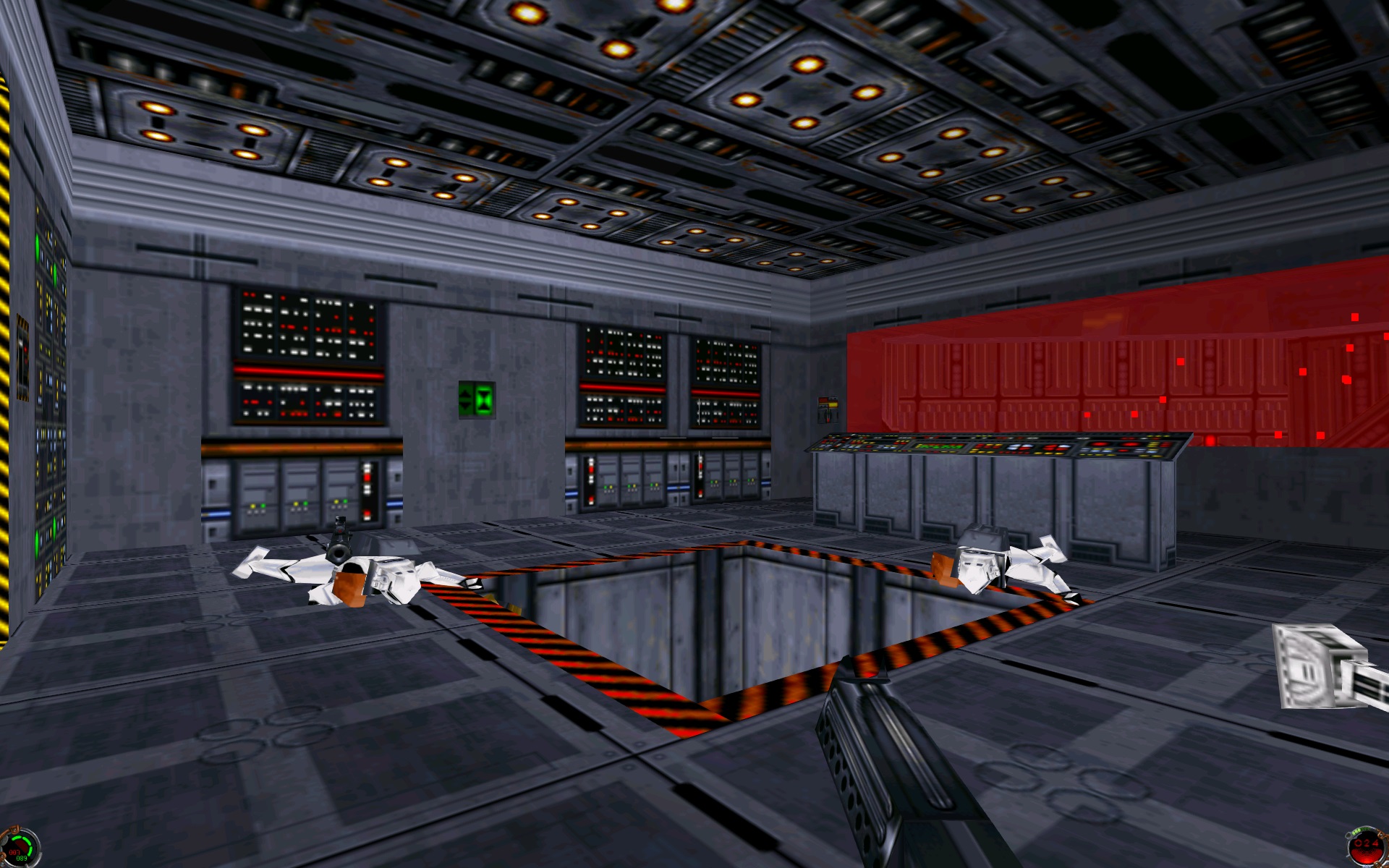Select the health gauge on the HUD
Image resolution: width=1389 pixels, height=868 pixels.
coord(20,848)
